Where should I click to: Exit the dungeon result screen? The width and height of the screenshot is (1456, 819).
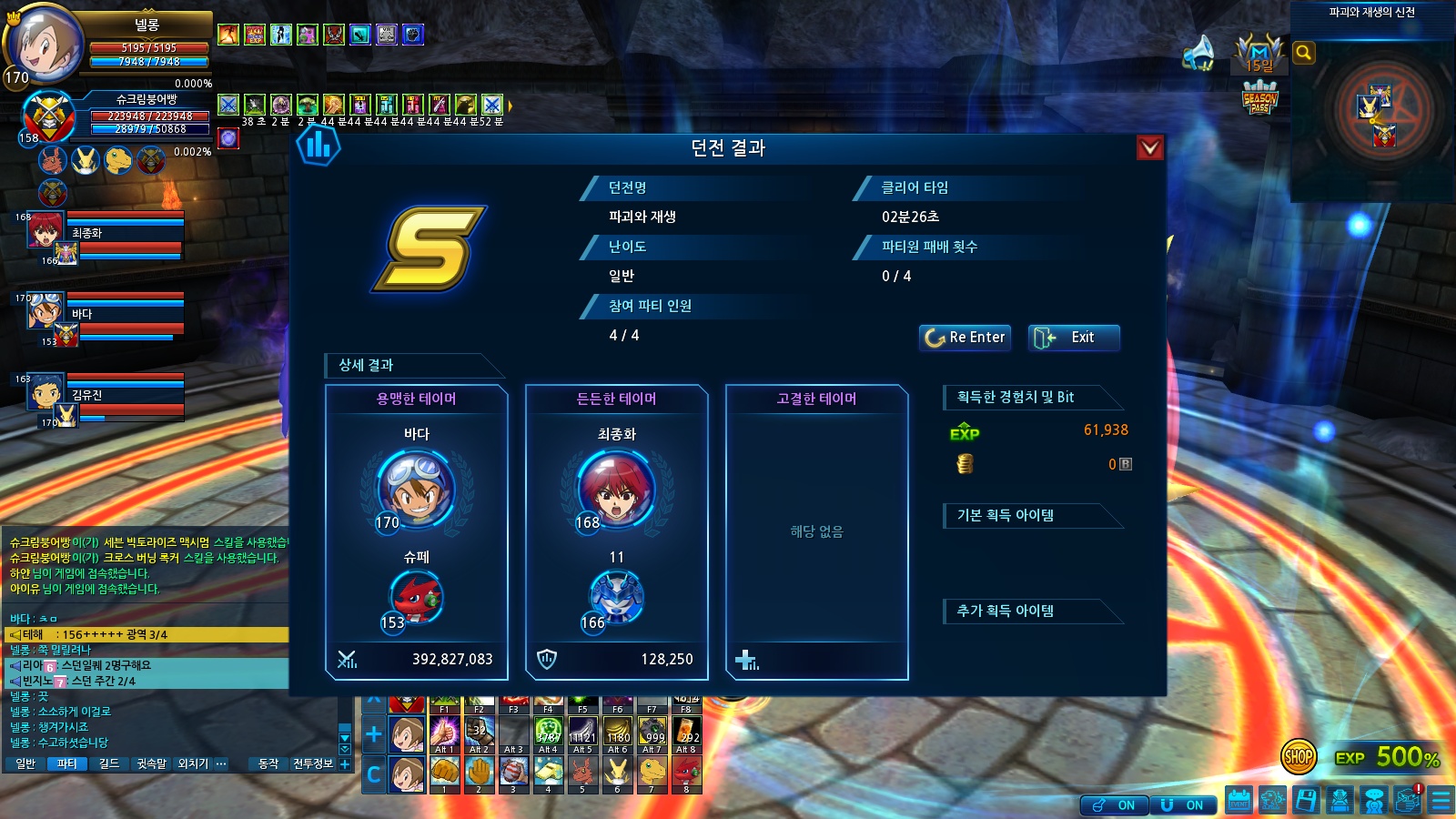click(x=1074, y=338)
